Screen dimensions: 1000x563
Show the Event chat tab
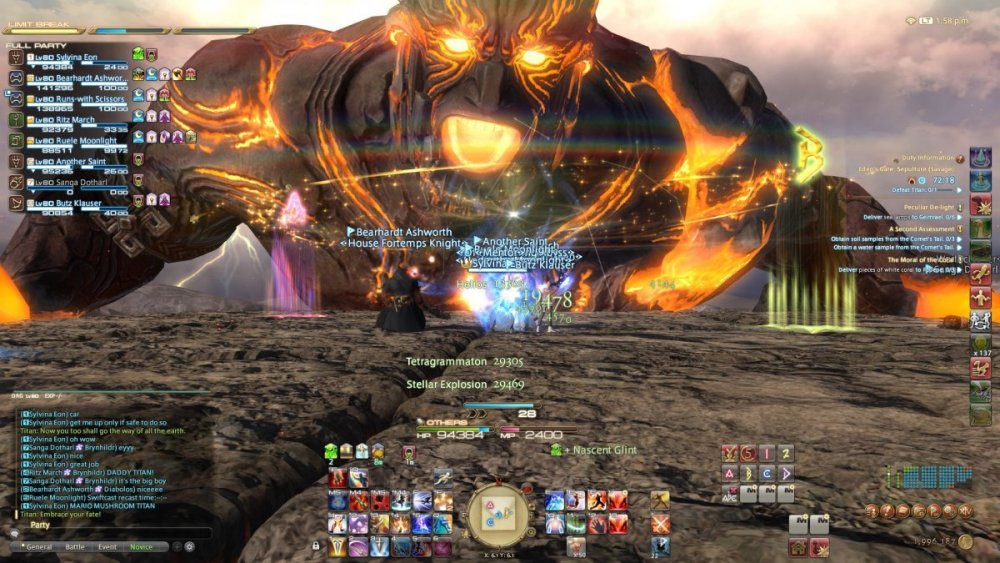107,547
